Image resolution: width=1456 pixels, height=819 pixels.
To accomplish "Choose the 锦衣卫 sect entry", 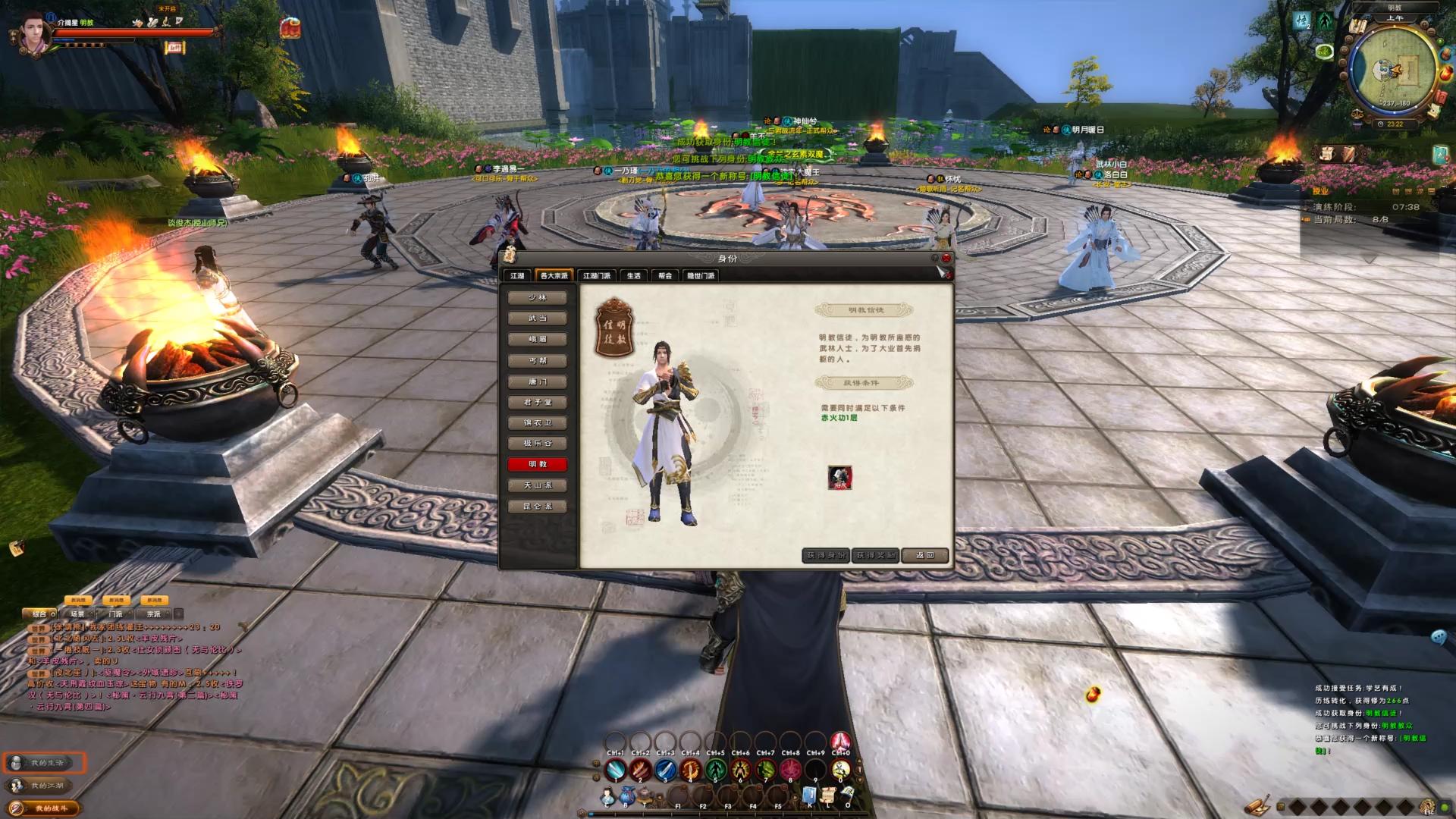I will (537, 423).
